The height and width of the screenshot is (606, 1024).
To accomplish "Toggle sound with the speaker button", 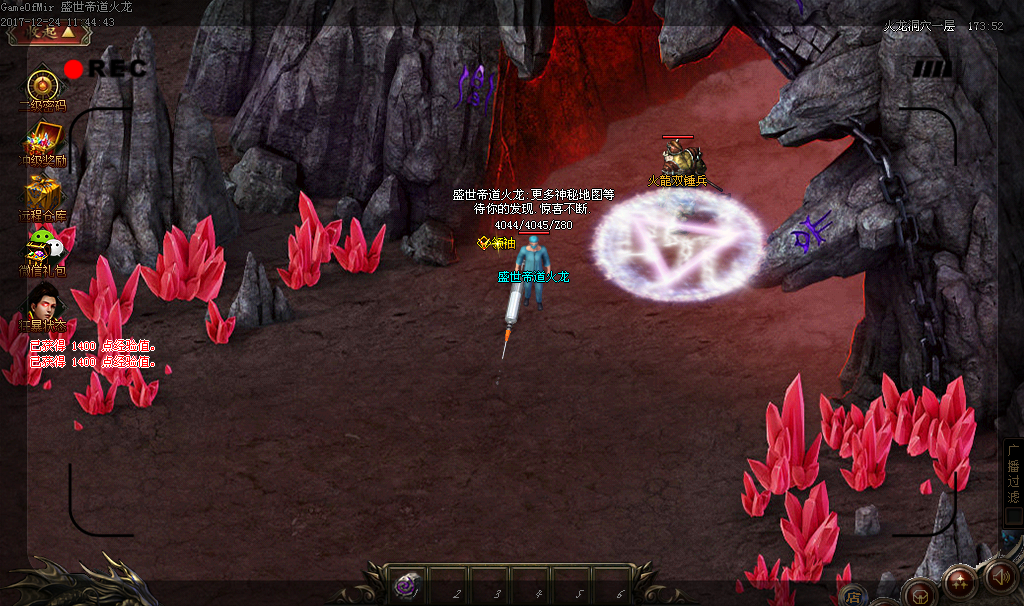I will click(x=1000, y=577).
